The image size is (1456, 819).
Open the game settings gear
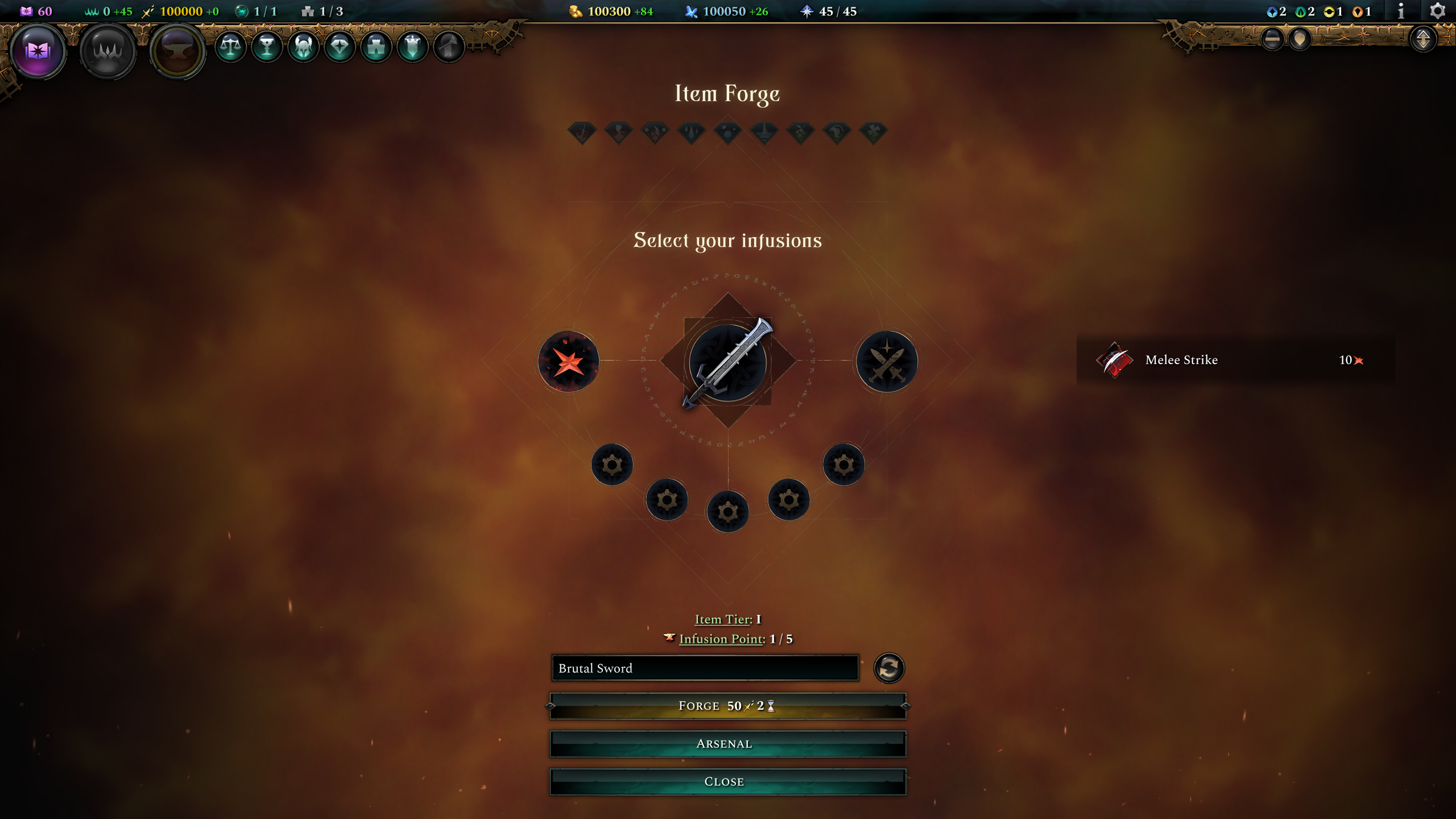tap(1437, 11)
